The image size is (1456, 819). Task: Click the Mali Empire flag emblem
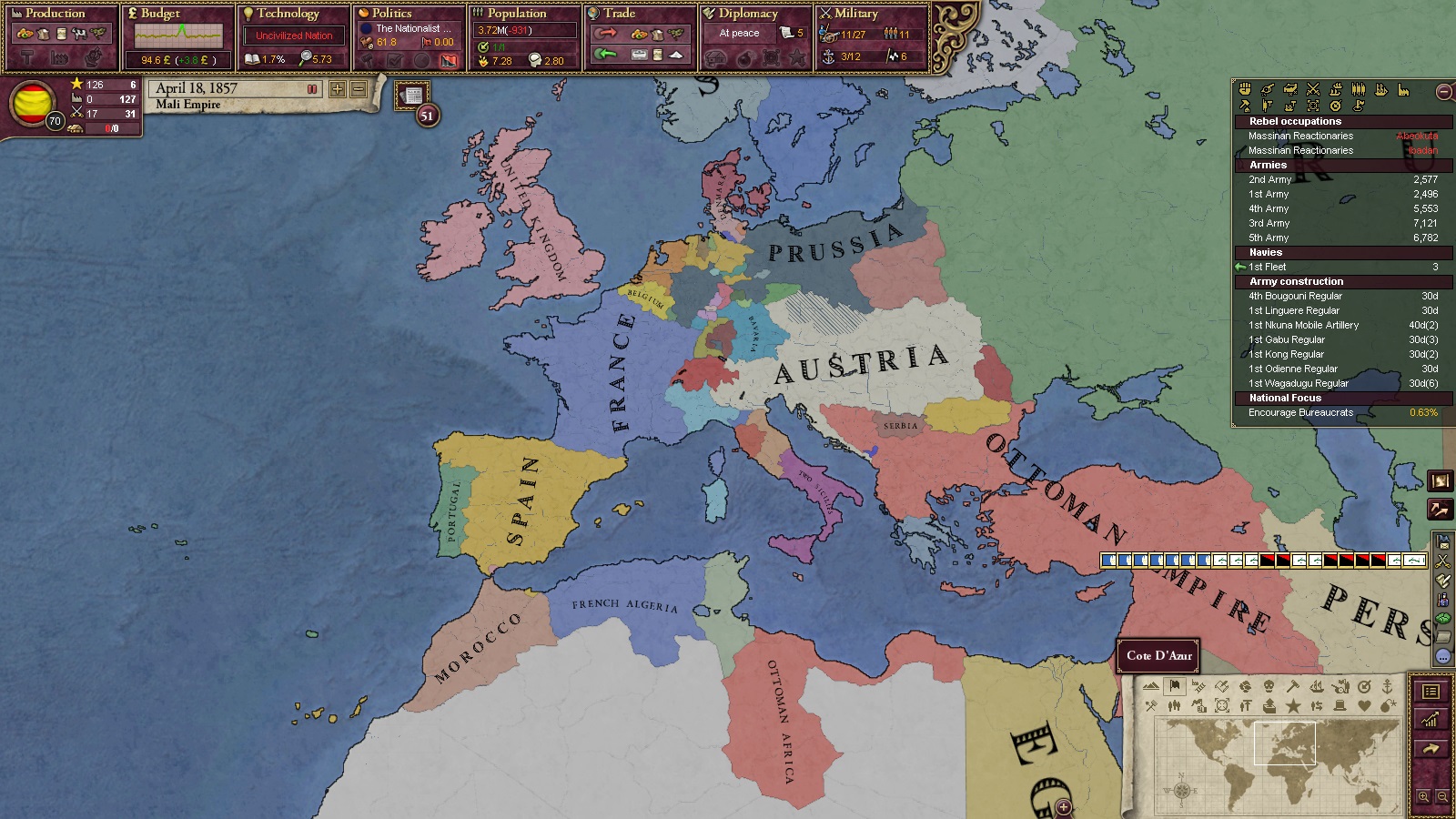click(x=31, y=102)
